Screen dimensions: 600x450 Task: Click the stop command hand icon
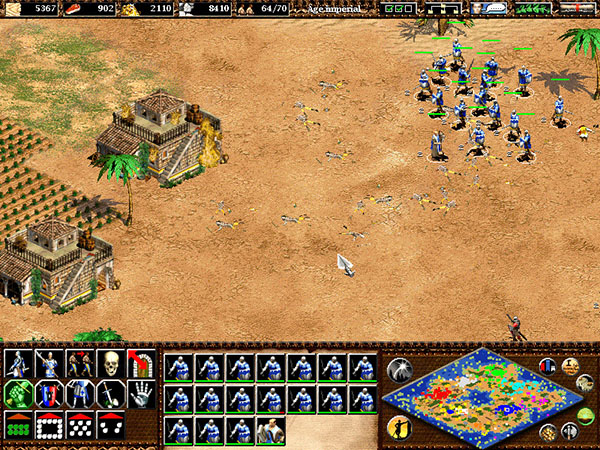point(141,394)
